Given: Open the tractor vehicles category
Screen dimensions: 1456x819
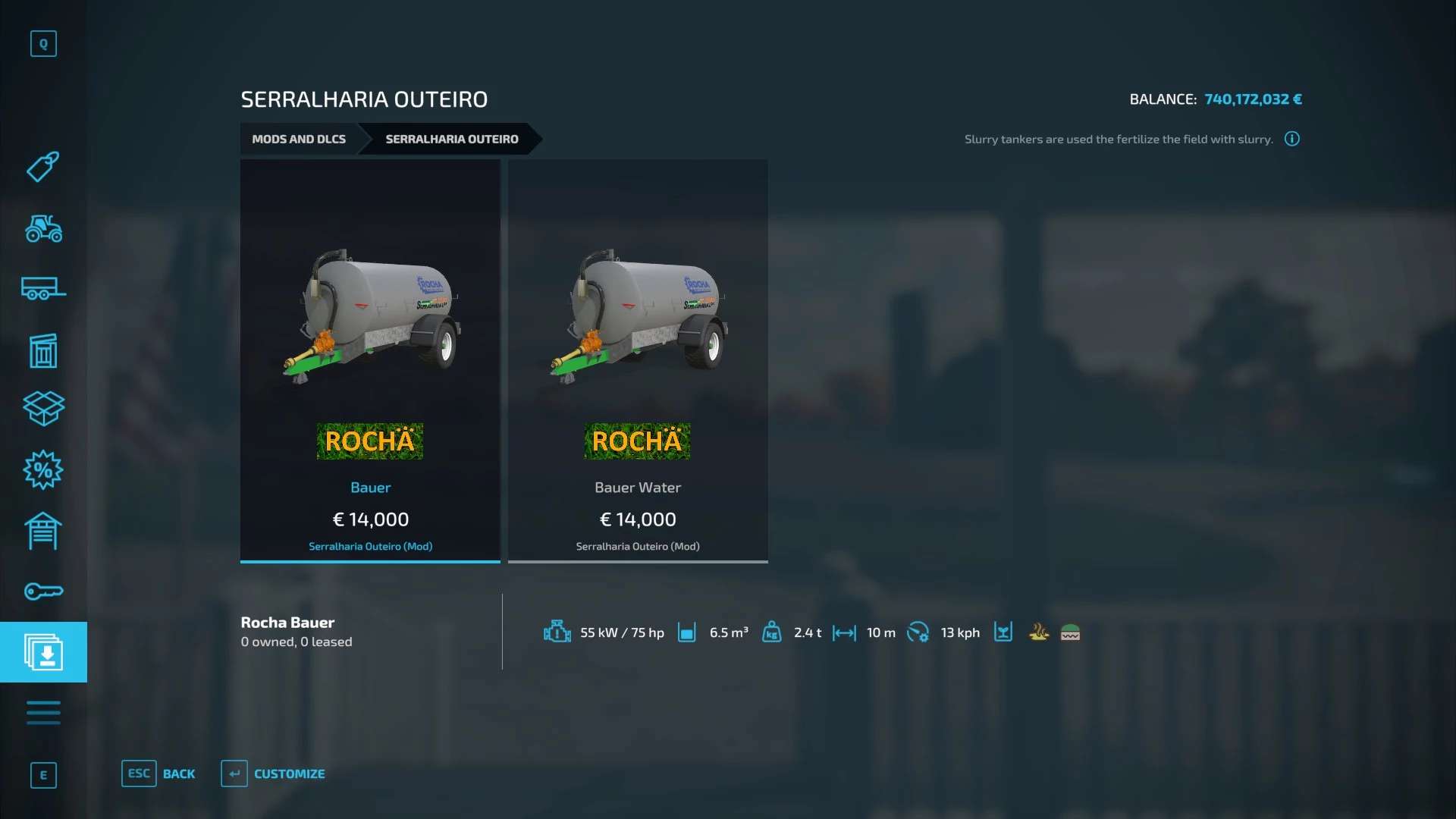Looking at the screenshot, I should pos(43,228).
